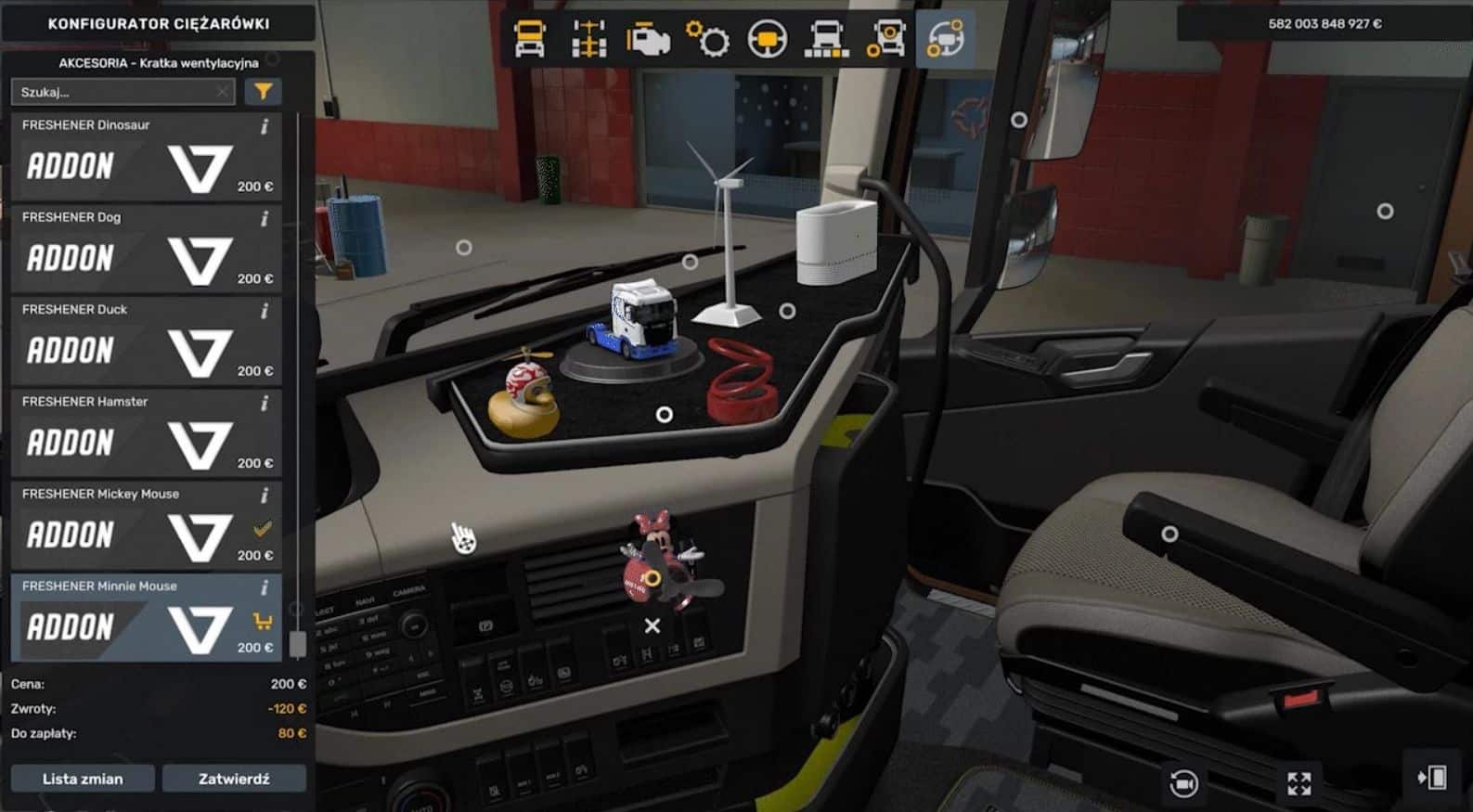
Task: Toggle fullscreen preview with the arrows icon
Action: click(x=1299, y=783)
